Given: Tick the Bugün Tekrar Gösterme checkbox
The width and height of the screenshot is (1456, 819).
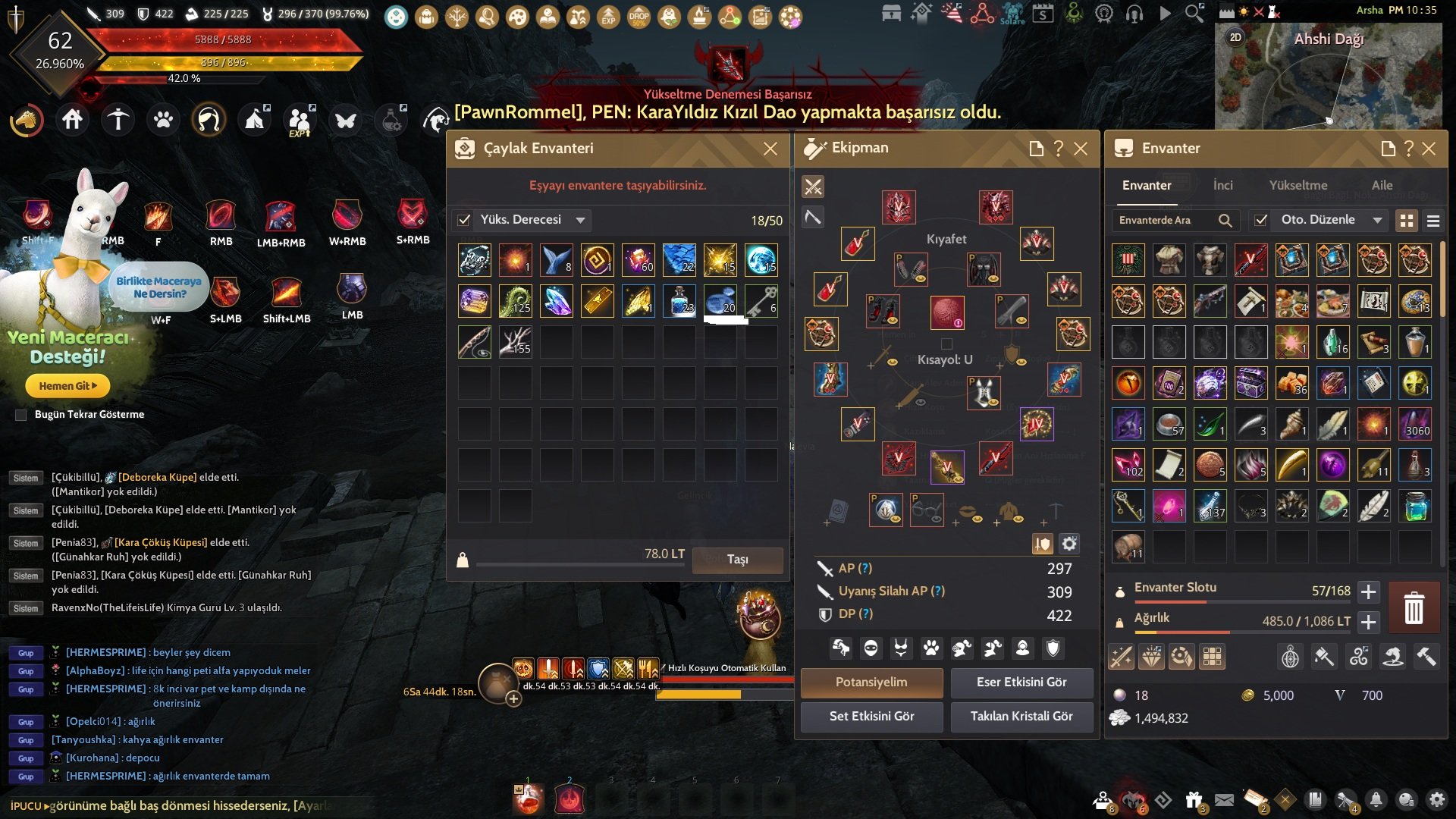Looking at the screenshot, I should 21,415.
